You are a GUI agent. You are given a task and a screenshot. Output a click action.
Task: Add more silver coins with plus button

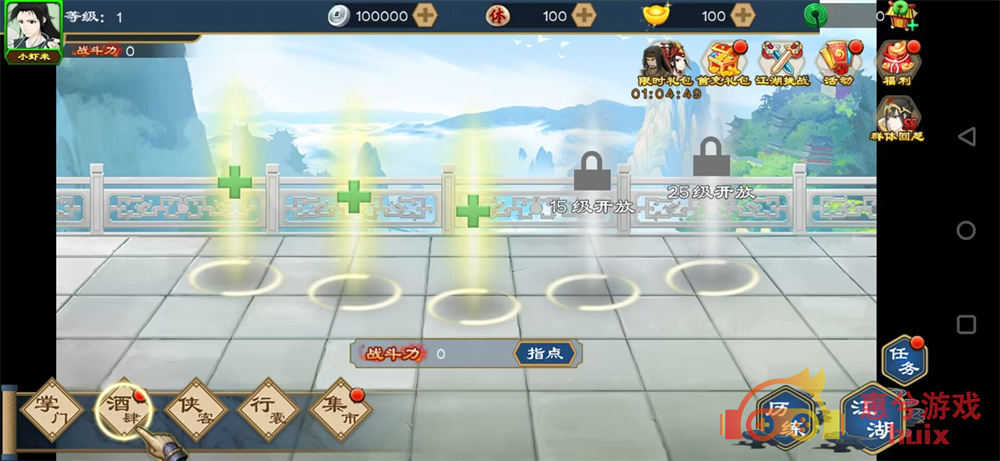tap(425, 16)
